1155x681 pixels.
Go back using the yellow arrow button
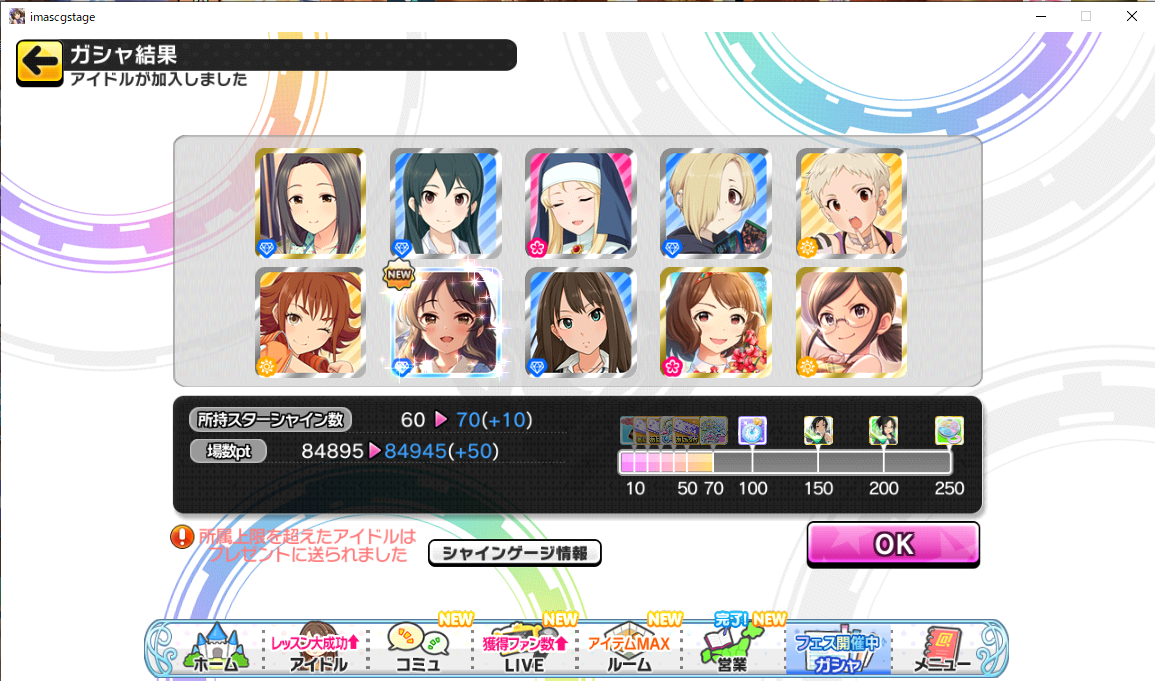point(40,63)
